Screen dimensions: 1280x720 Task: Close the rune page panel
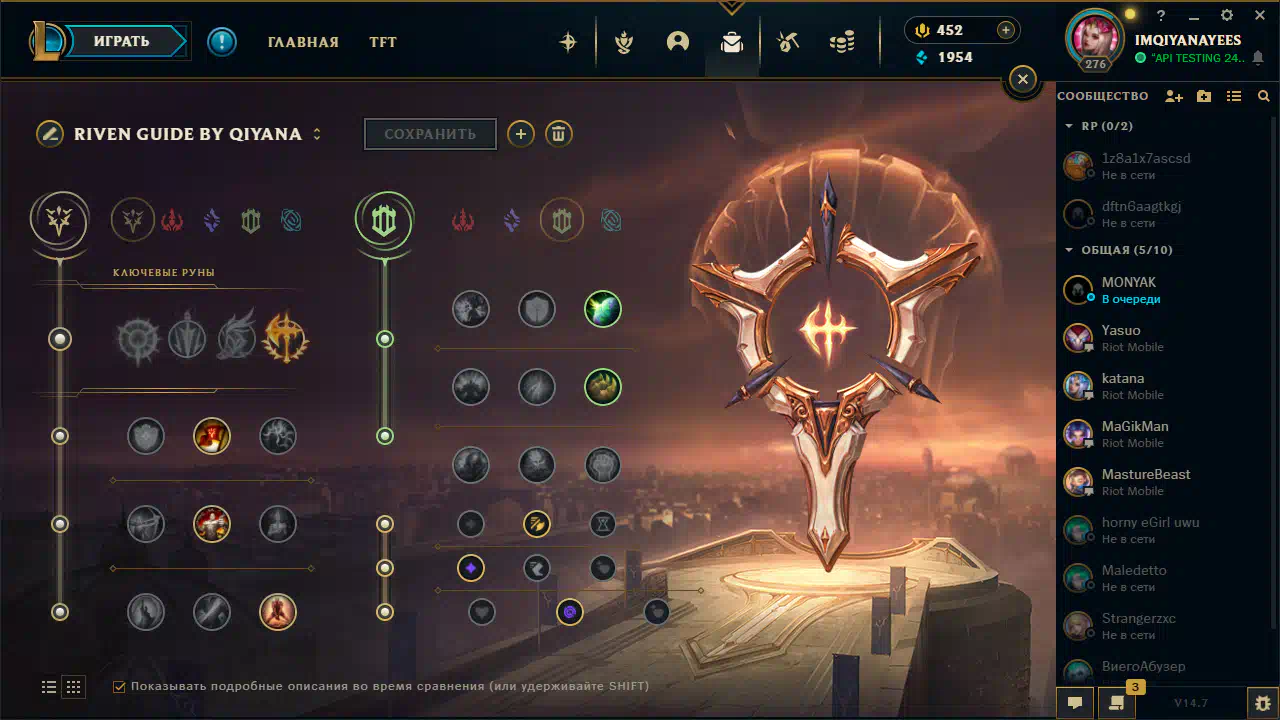click(1022, 79)
